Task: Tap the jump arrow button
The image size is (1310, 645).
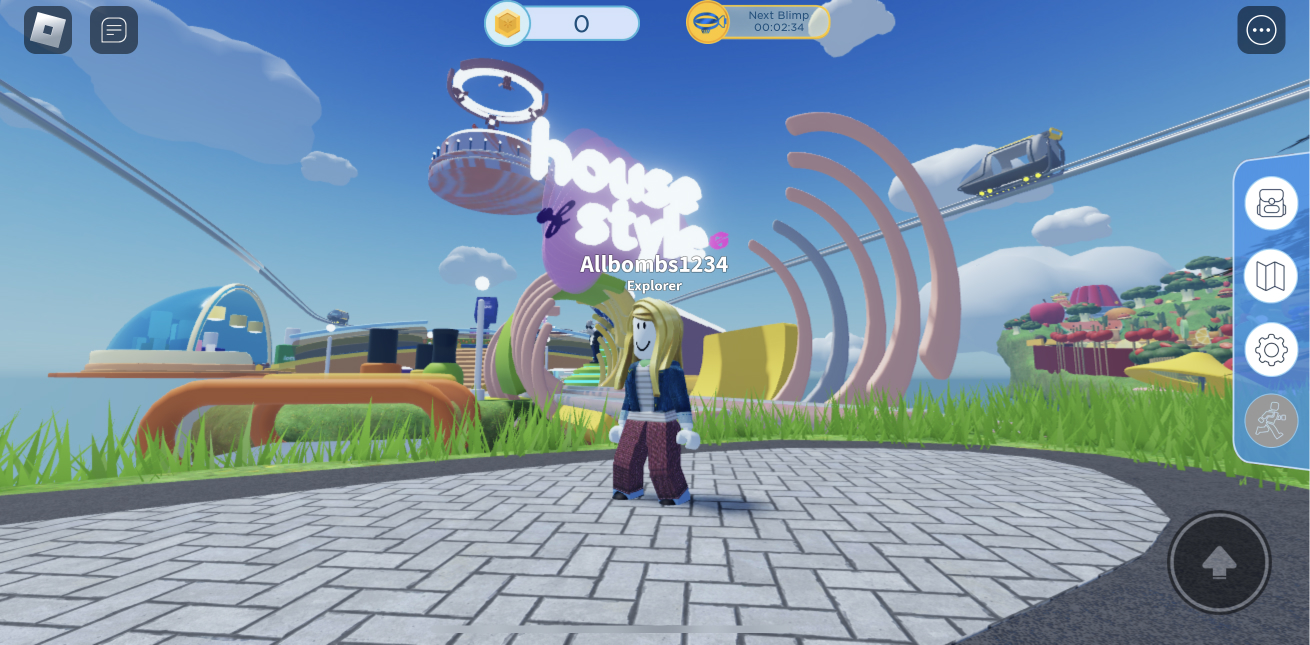Action: pyautogui.click(x=1219, y=563)
